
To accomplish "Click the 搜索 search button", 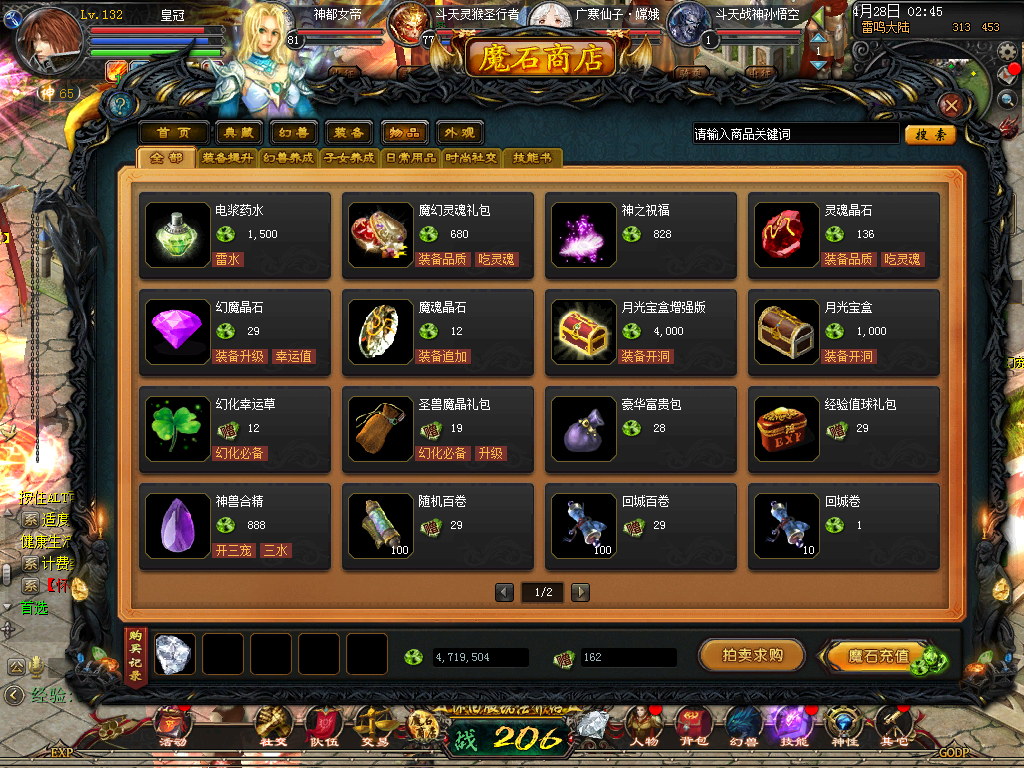I will coord(930,134).
